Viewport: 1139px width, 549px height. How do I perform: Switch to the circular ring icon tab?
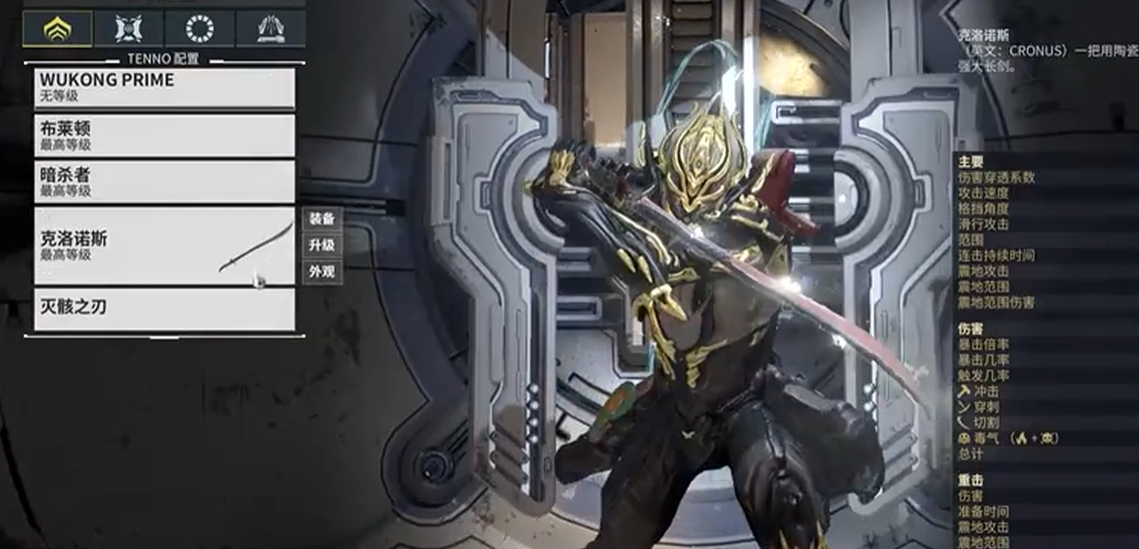pos(199,29)
